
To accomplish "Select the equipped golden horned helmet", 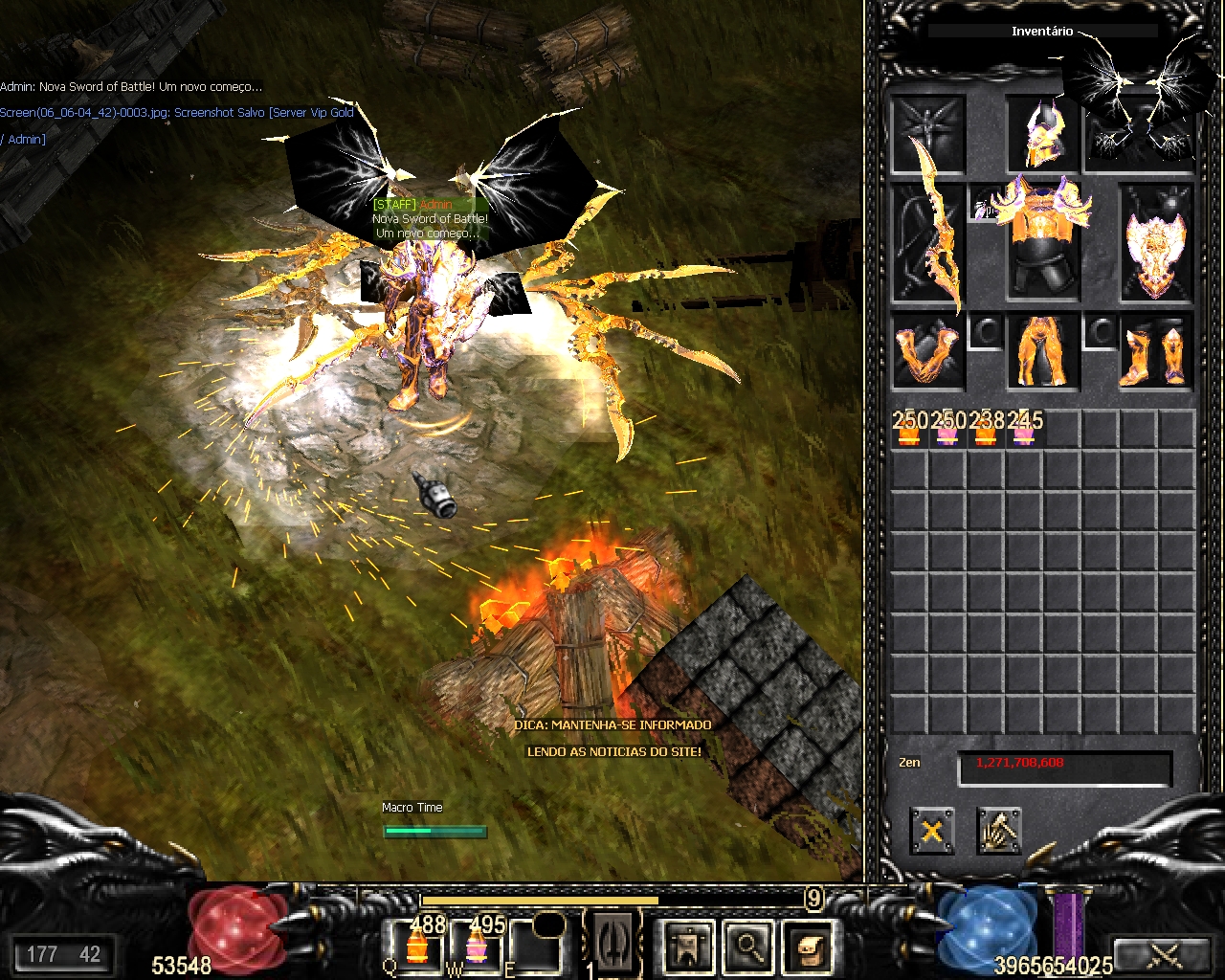I will 1042,135.
